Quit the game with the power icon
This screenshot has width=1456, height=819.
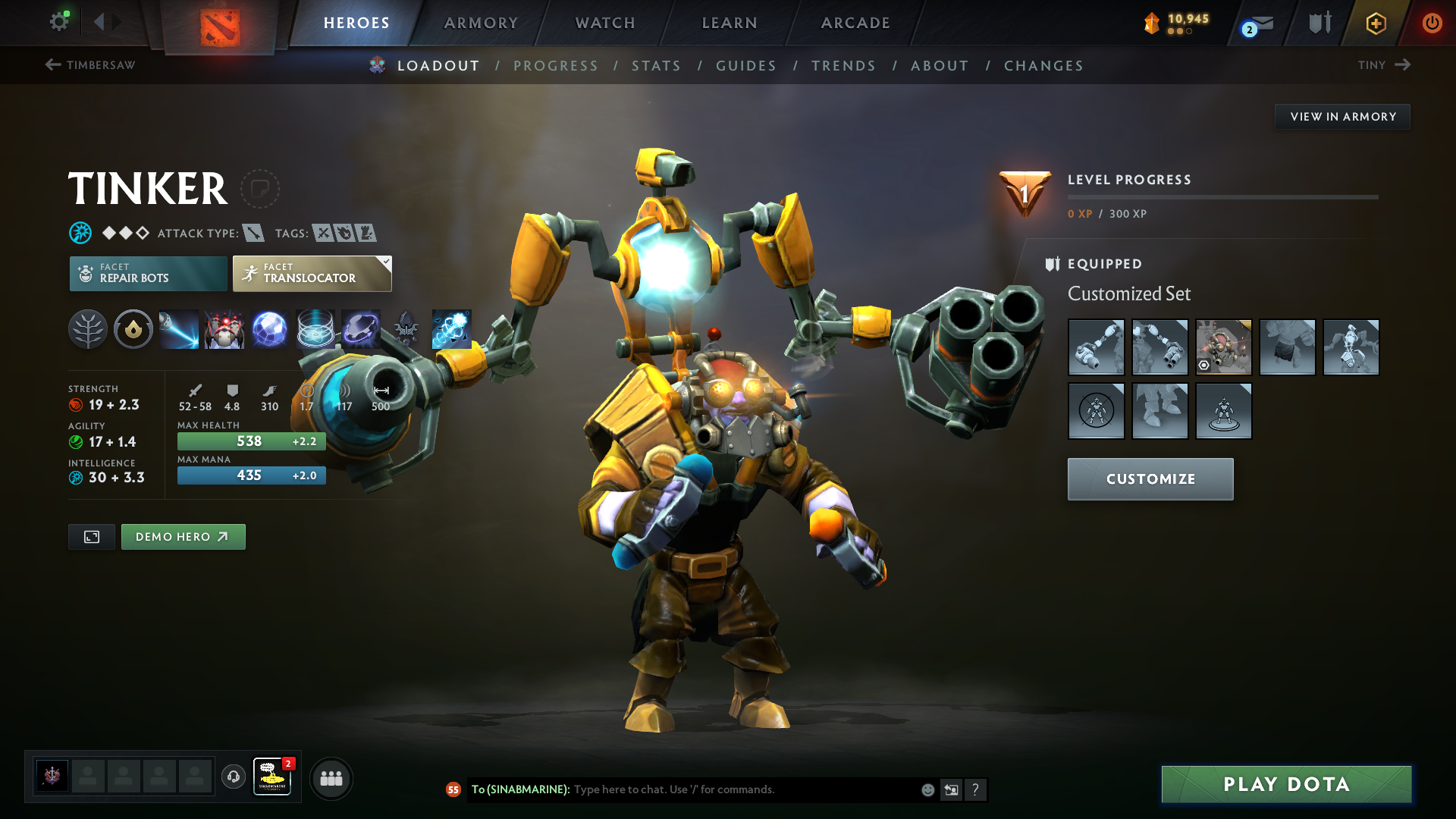(x=1432, y=23)
